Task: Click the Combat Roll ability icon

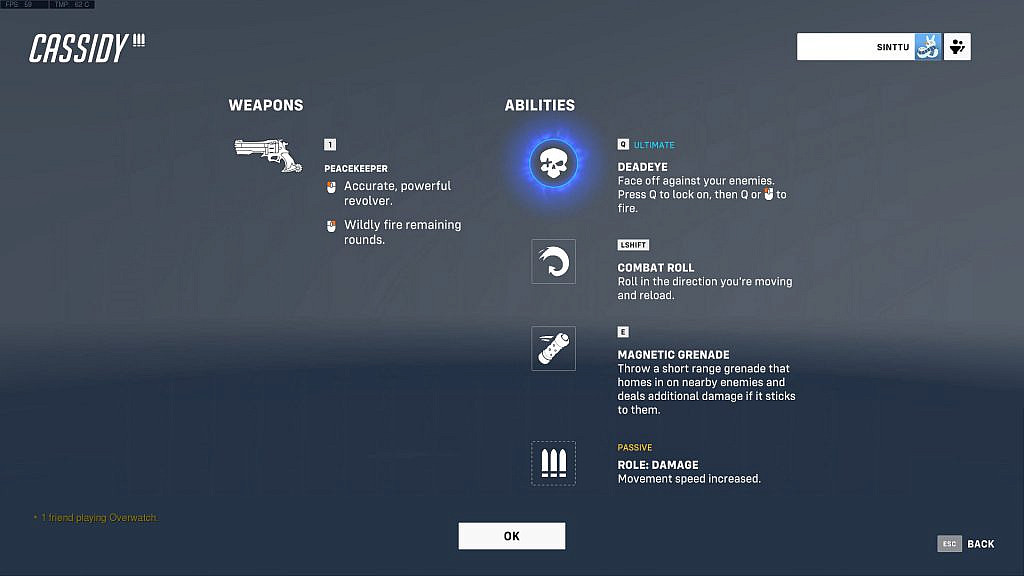Action: point(553,261)
